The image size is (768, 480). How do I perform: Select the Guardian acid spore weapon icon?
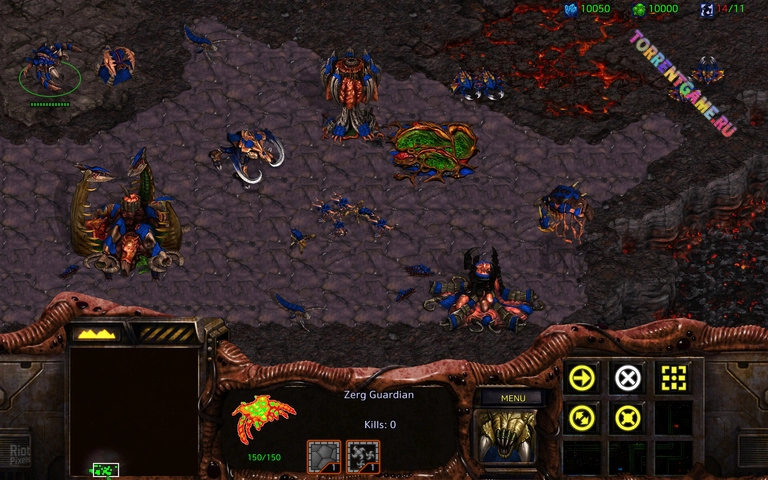tap(362, 456)
